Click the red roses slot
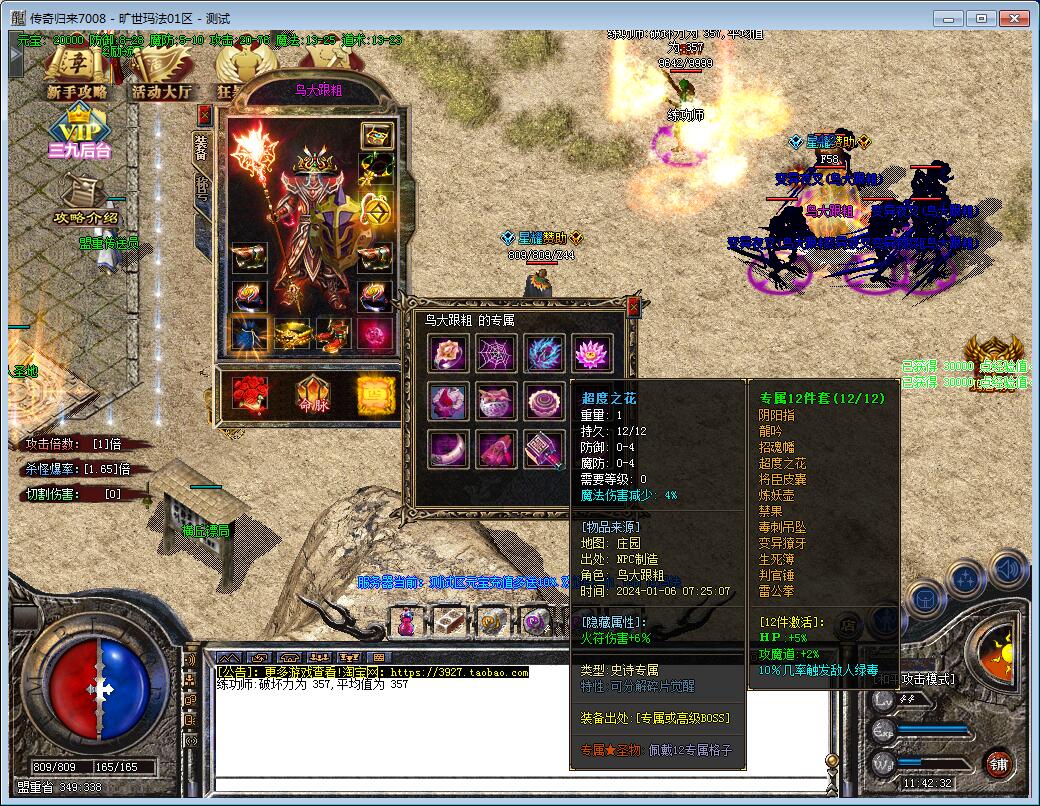 pos(250,394)
